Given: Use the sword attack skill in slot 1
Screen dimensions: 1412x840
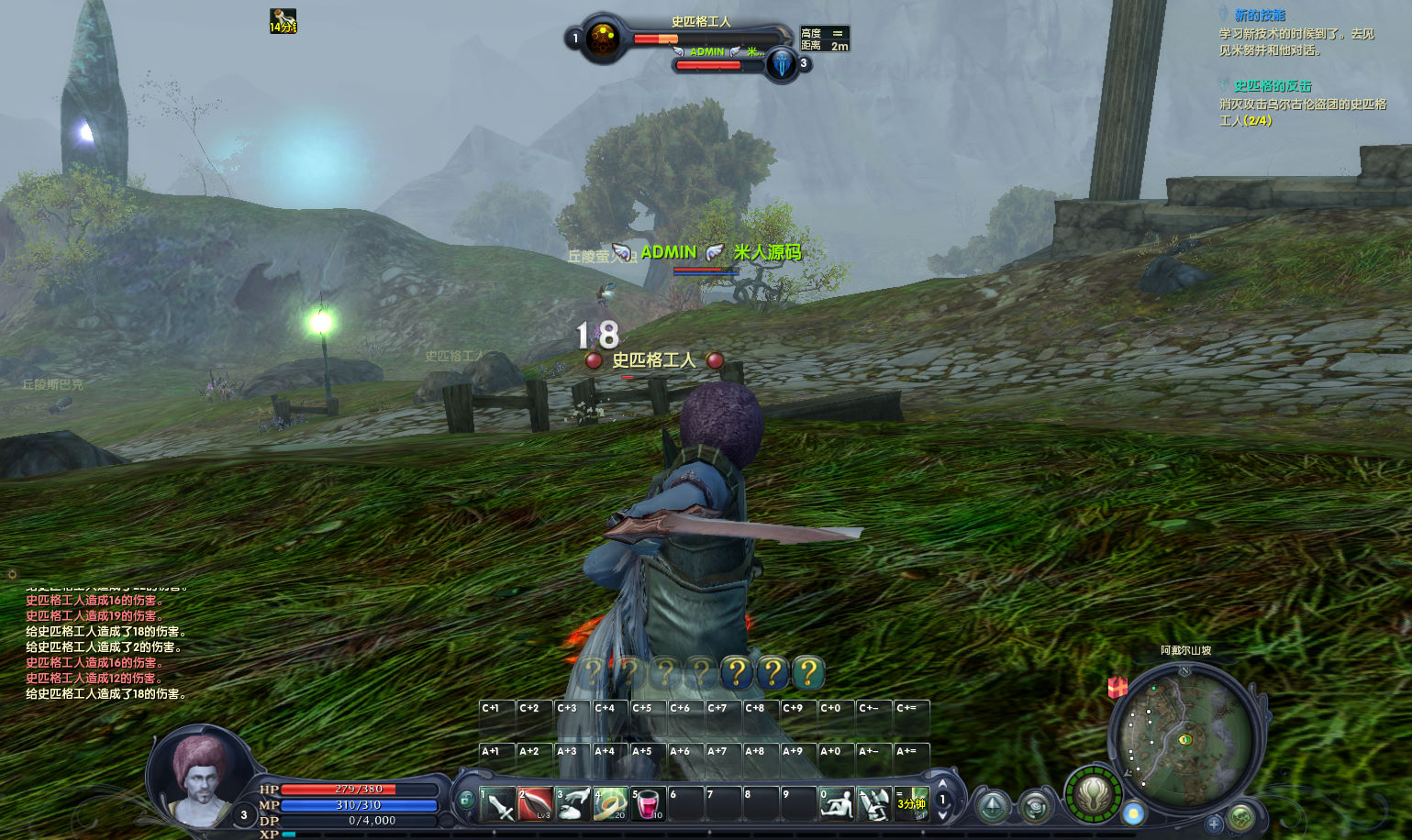Looking at the screenshot, I should click(x=497, y=804).
